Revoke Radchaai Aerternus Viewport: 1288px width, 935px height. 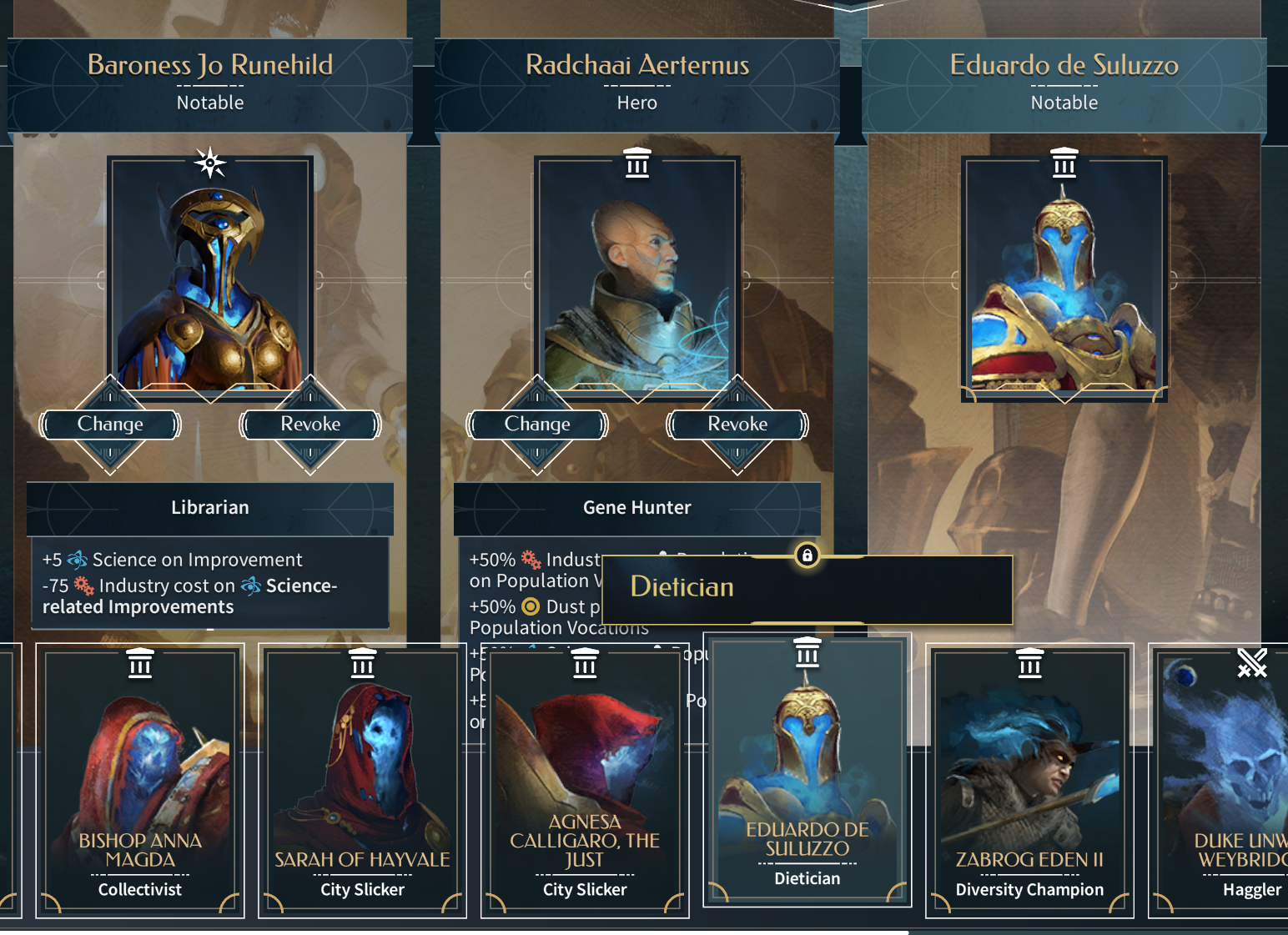[737, 424]
